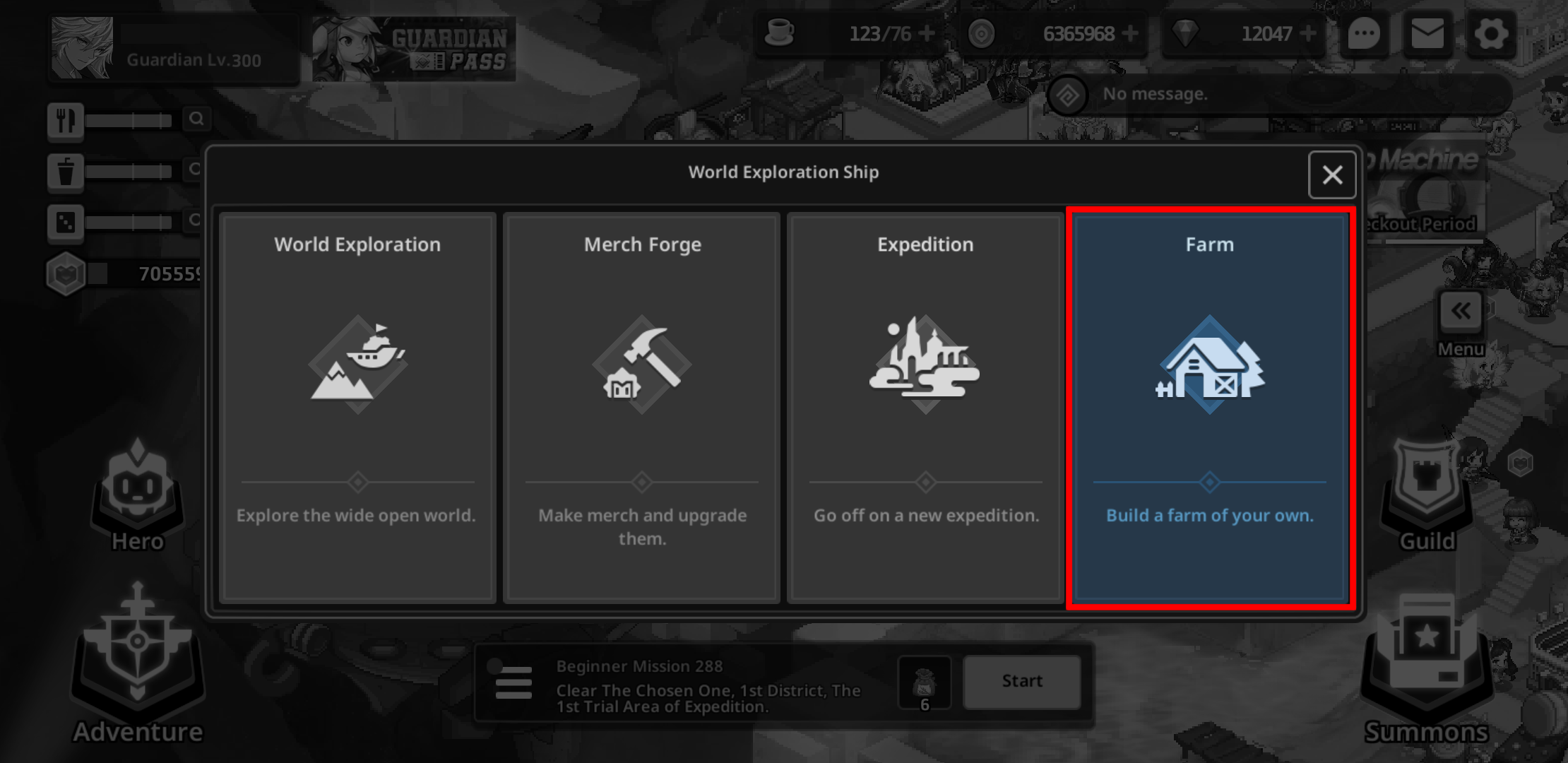
Task: Open the mailbox envelope icon
Action: pyautogui.click(x=1427, y=34)
